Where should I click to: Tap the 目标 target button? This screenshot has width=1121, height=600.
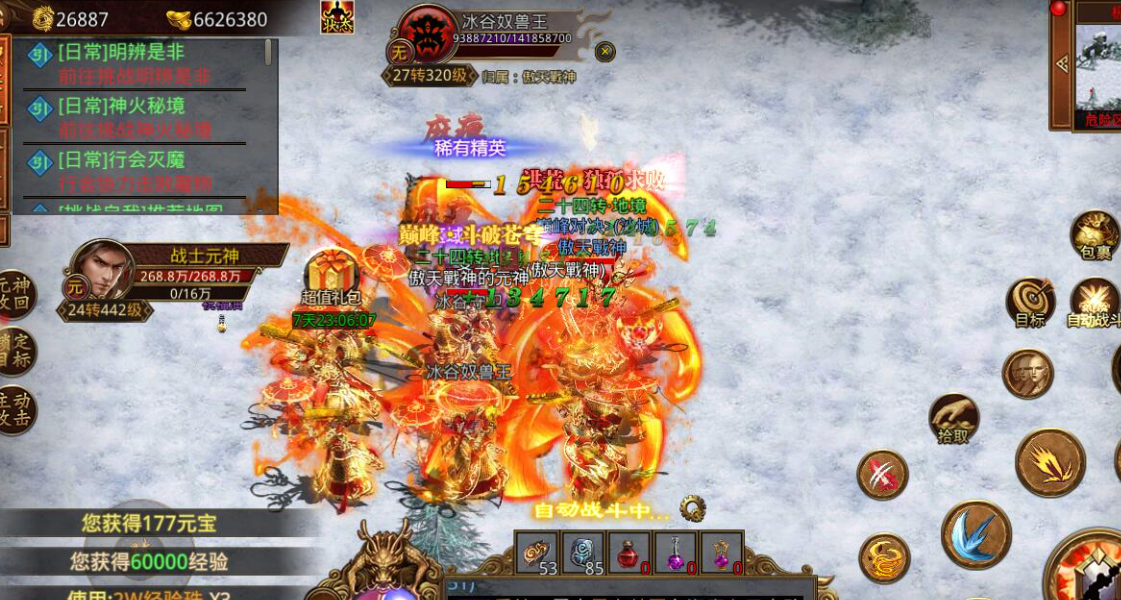point(1030,300)
